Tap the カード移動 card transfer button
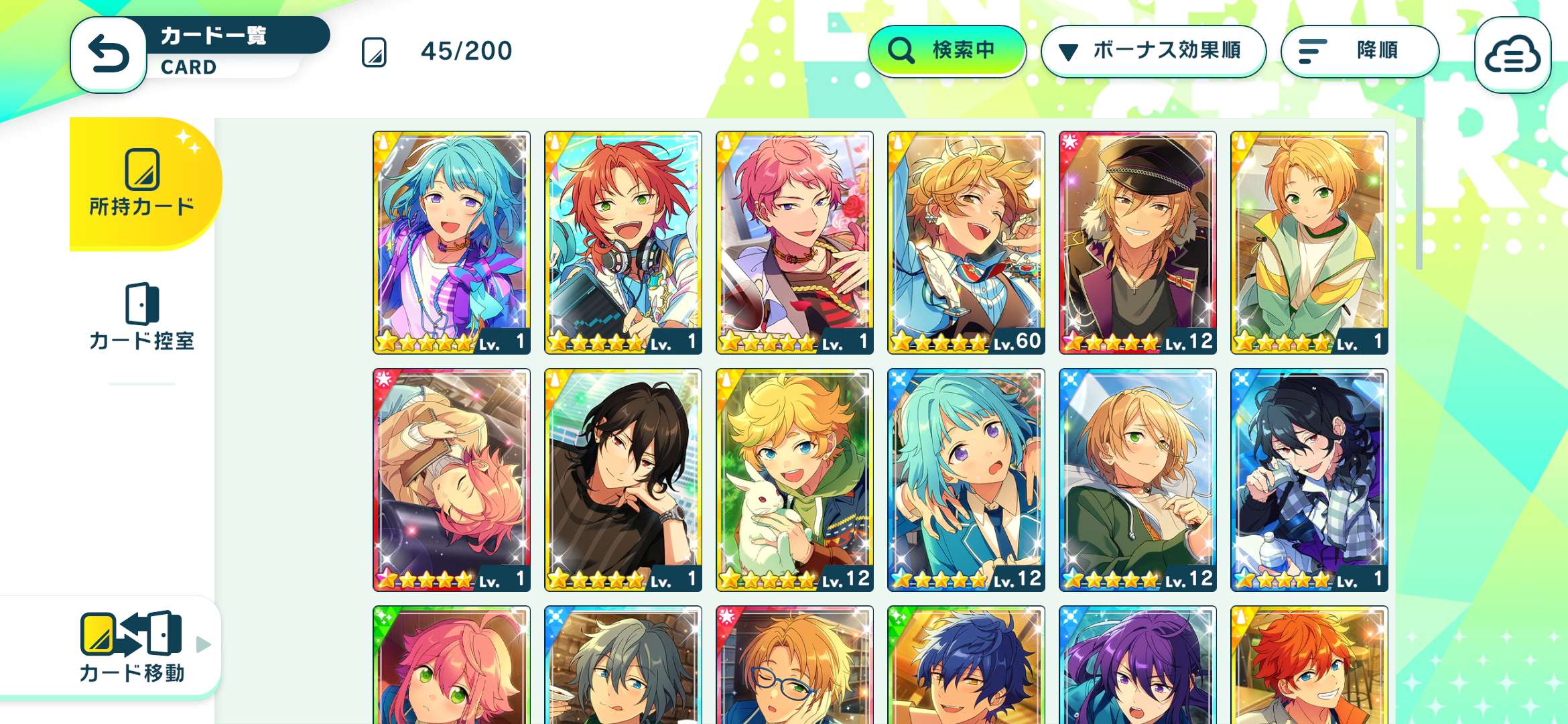This screenshot has width=1568, height=724. [131, 646]
